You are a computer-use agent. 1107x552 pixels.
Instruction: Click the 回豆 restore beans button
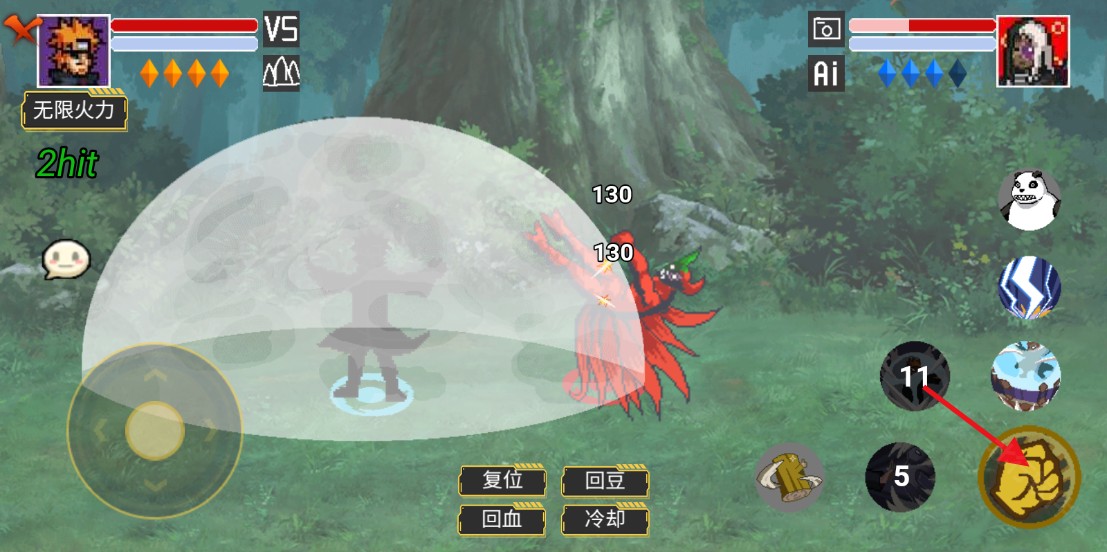606,480
